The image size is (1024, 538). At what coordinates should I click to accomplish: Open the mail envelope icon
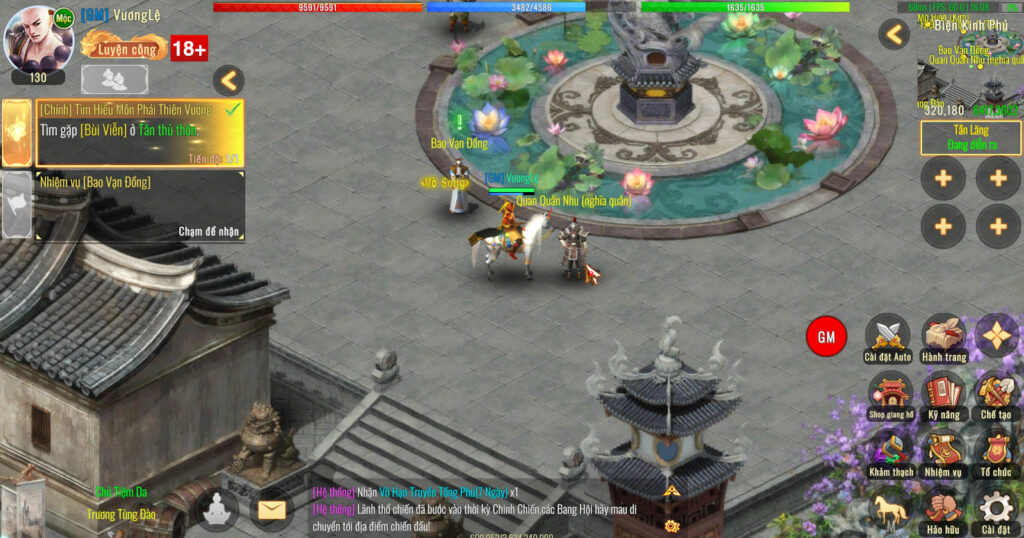point(272,510)
